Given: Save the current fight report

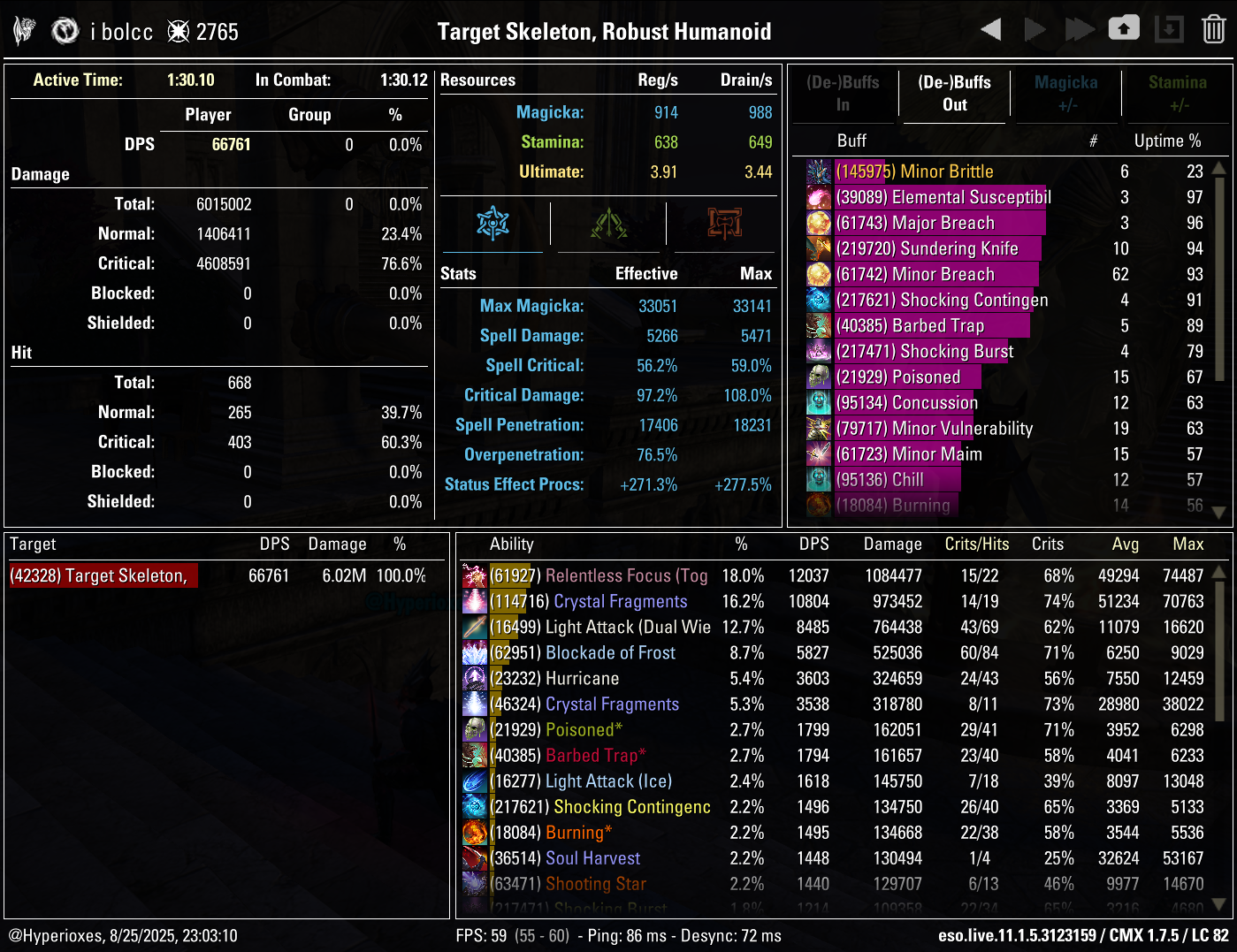Looking at the screenshot, I should [x=1124, y=28].
